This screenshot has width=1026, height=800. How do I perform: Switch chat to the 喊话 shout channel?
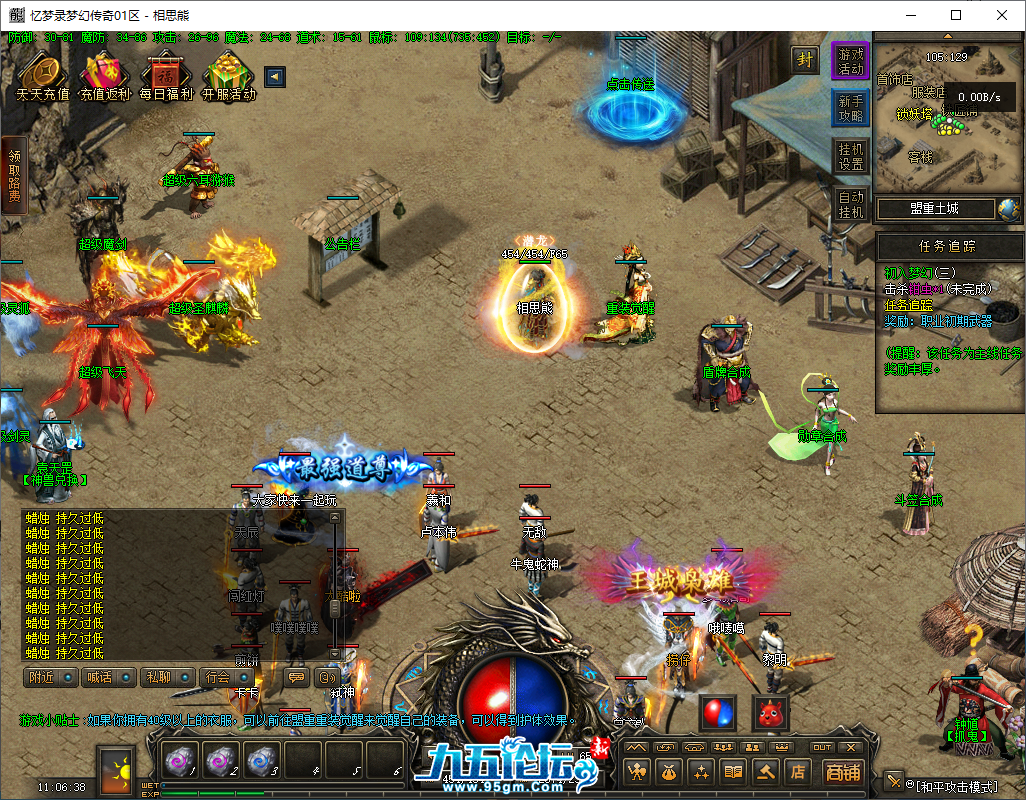pyautogui.click(x=109, y=677)
